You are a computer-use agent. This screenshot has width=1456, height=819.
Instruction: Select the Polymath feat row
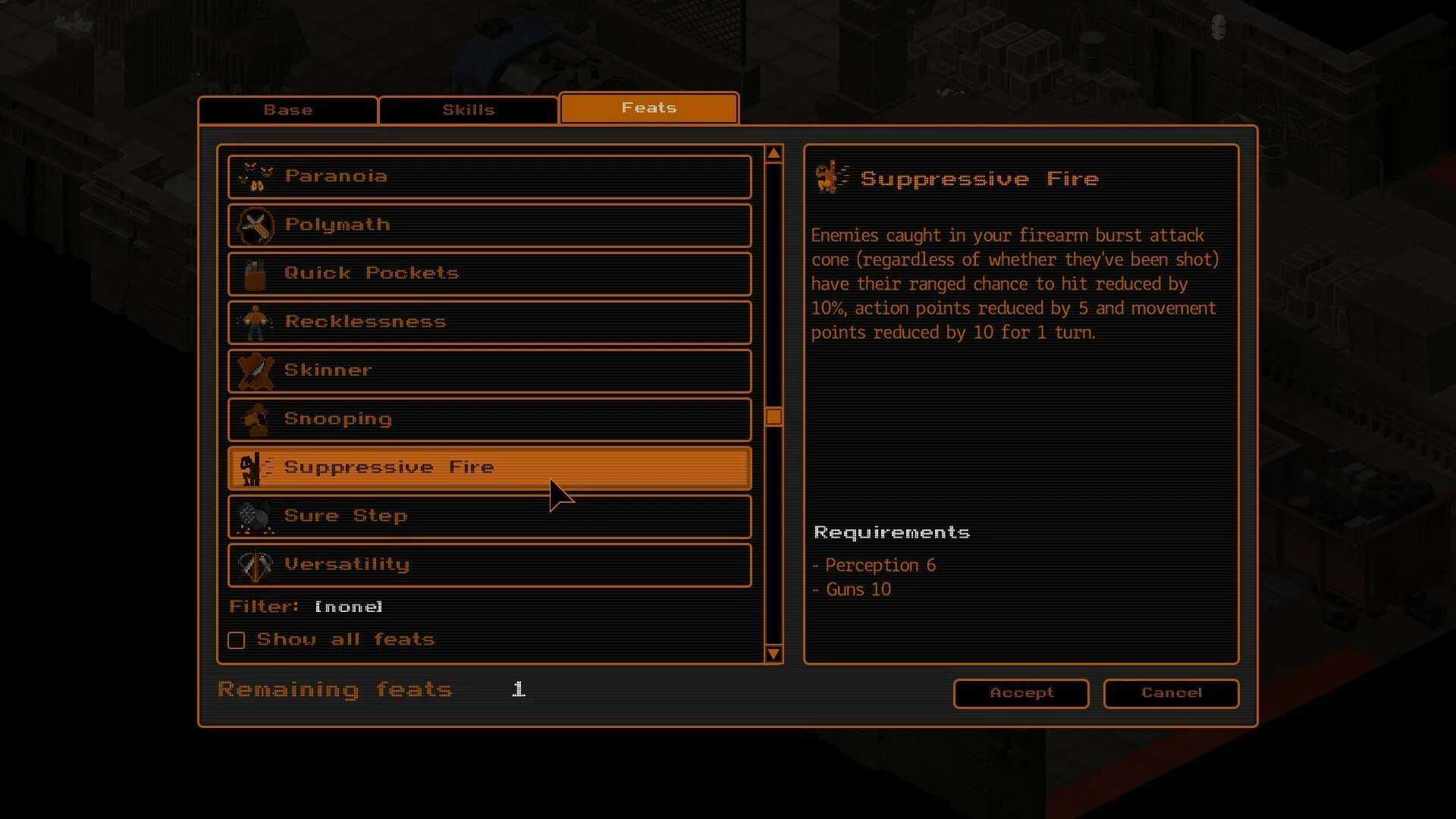(x=489, y=225)
